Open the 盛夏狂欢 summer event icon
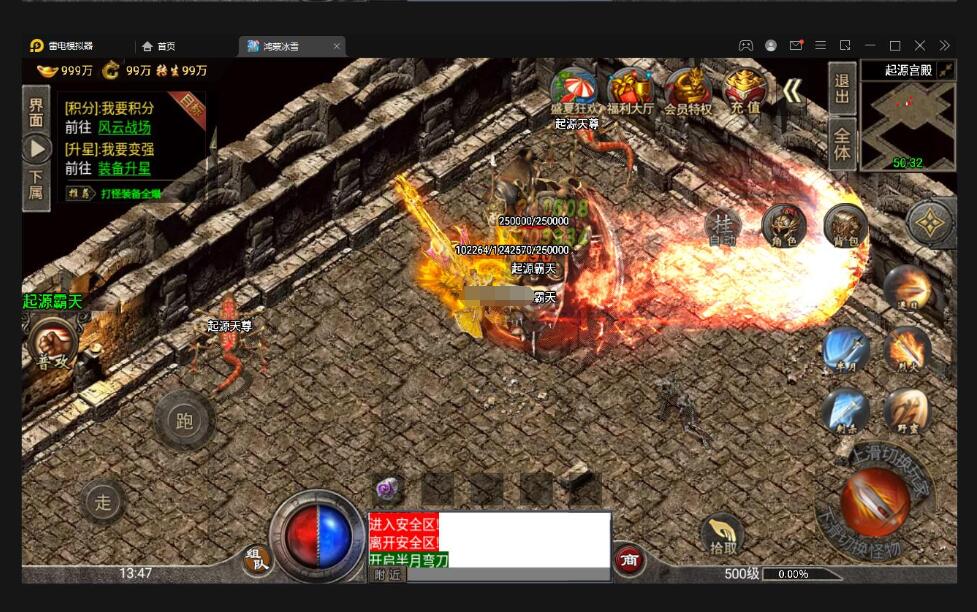The width and height of the screenshot is (977, 612). 574,90
